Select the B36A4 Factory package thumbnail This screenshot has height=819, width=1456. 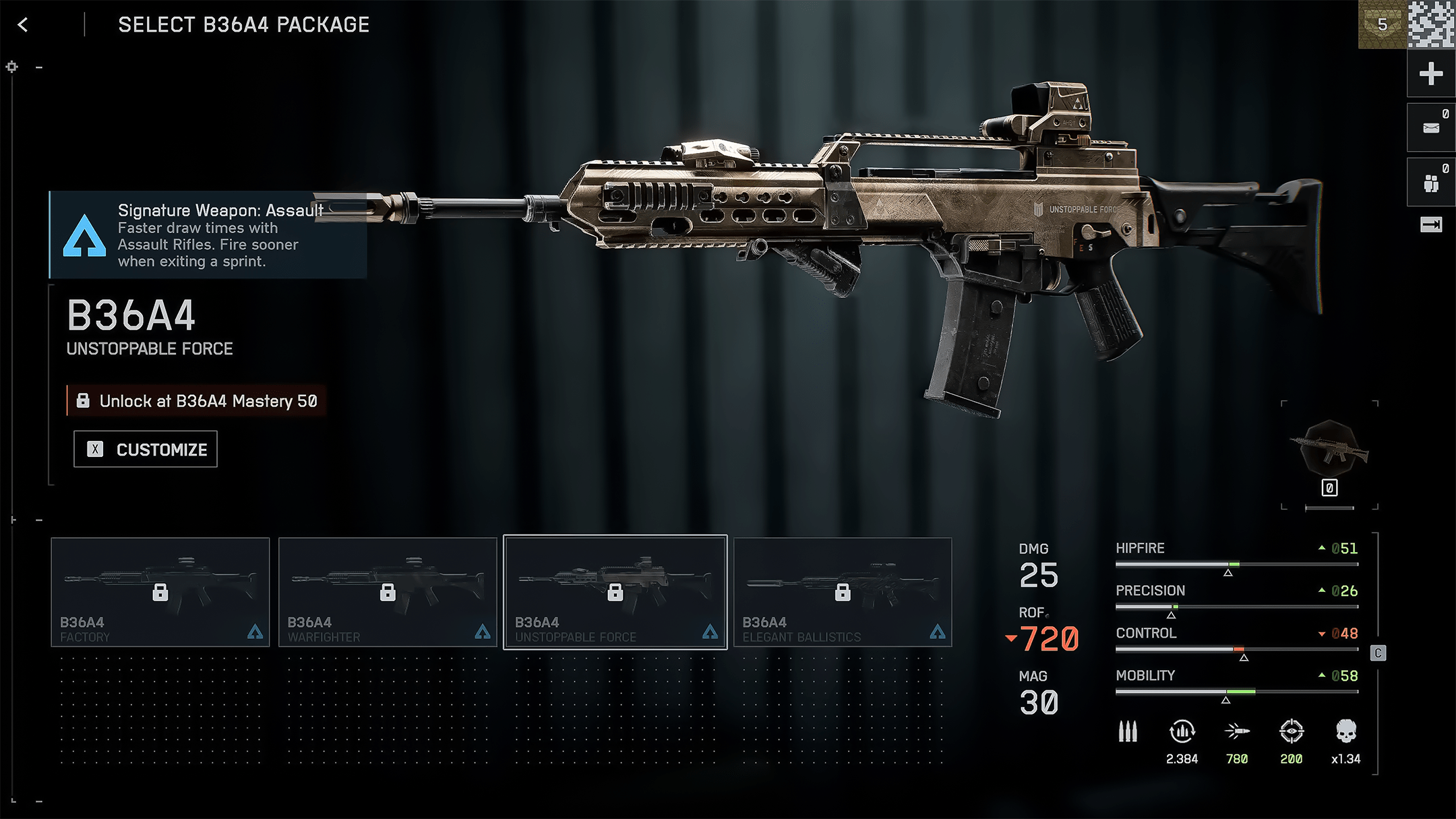point(160,592)
